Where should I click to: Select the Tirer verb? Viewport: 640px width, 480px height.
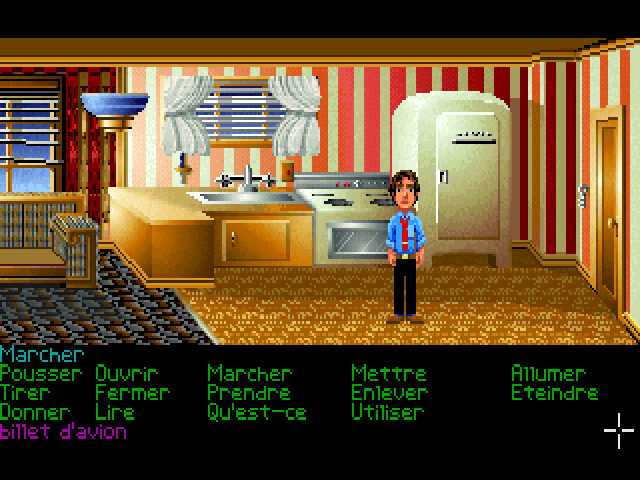[26, 393]
